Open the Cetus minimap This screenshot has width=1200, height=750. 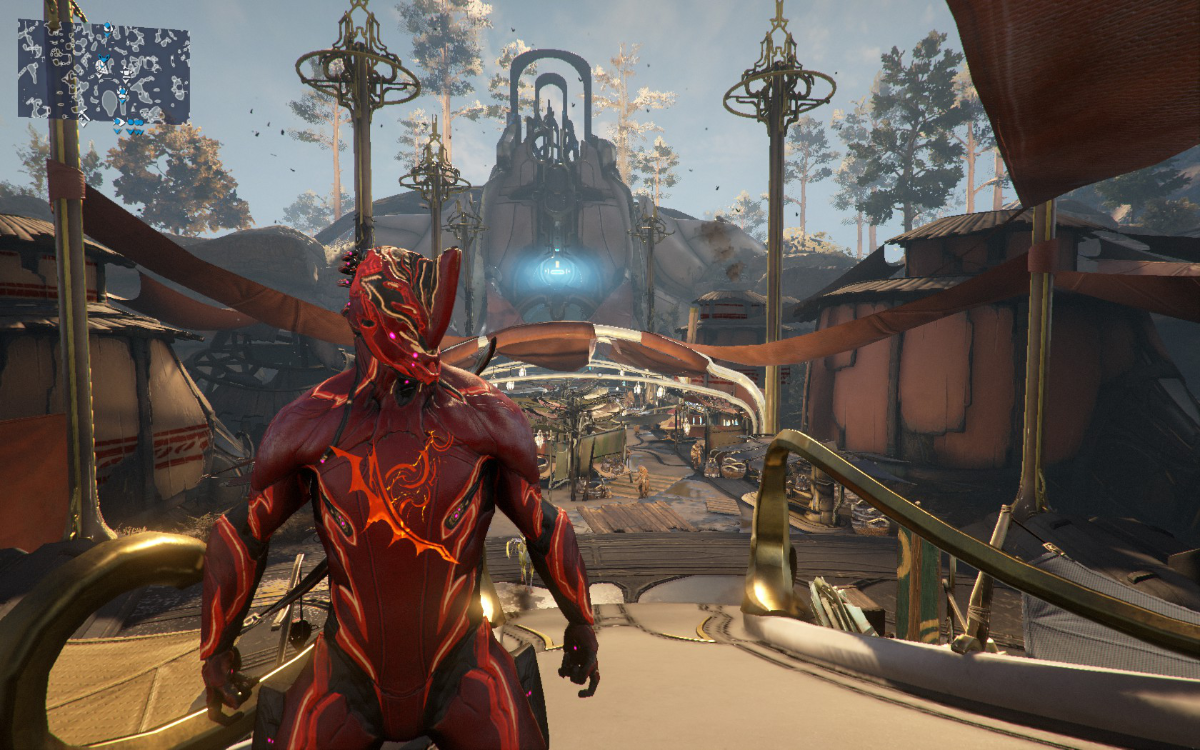point(103,72)
